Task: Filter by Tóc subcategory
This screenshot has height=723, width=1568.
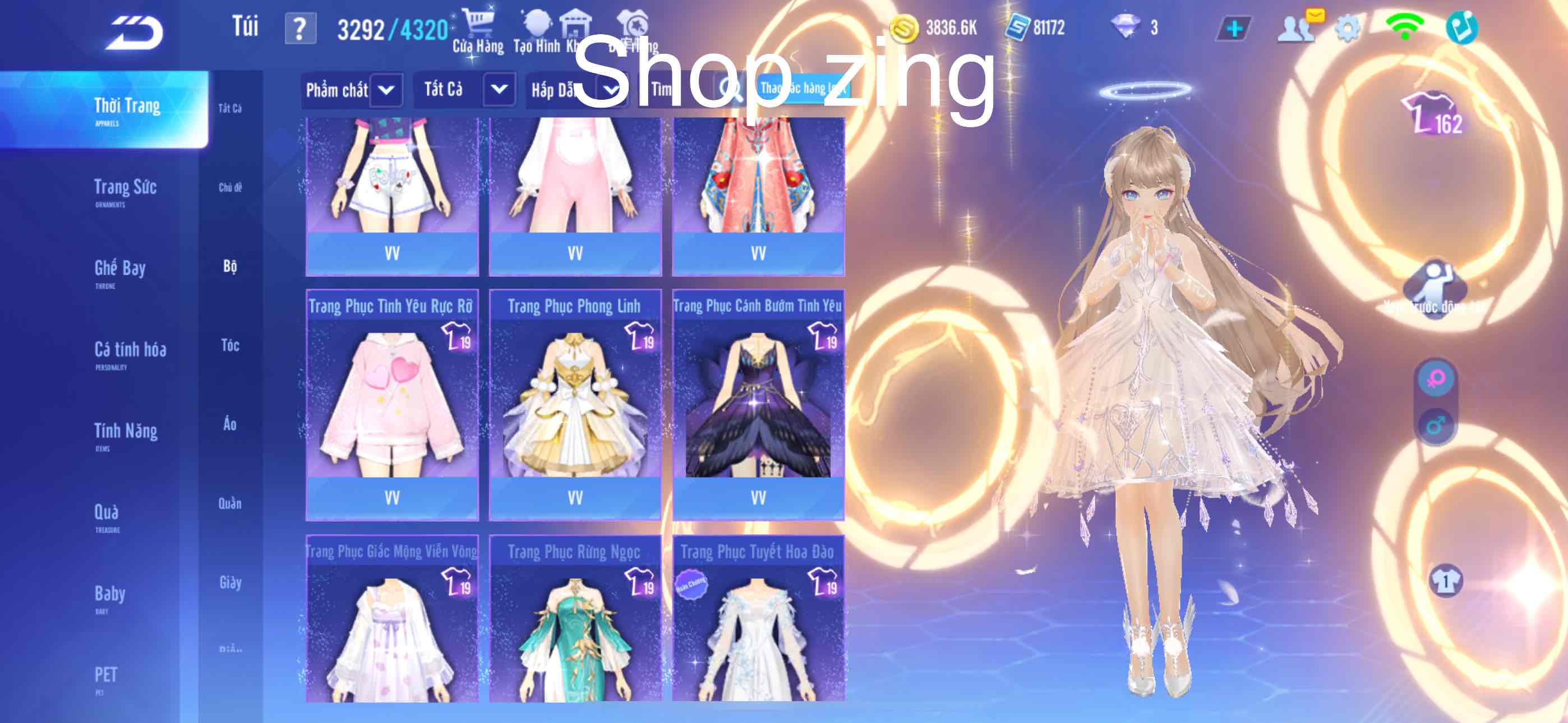Action: tap(230, 346)
